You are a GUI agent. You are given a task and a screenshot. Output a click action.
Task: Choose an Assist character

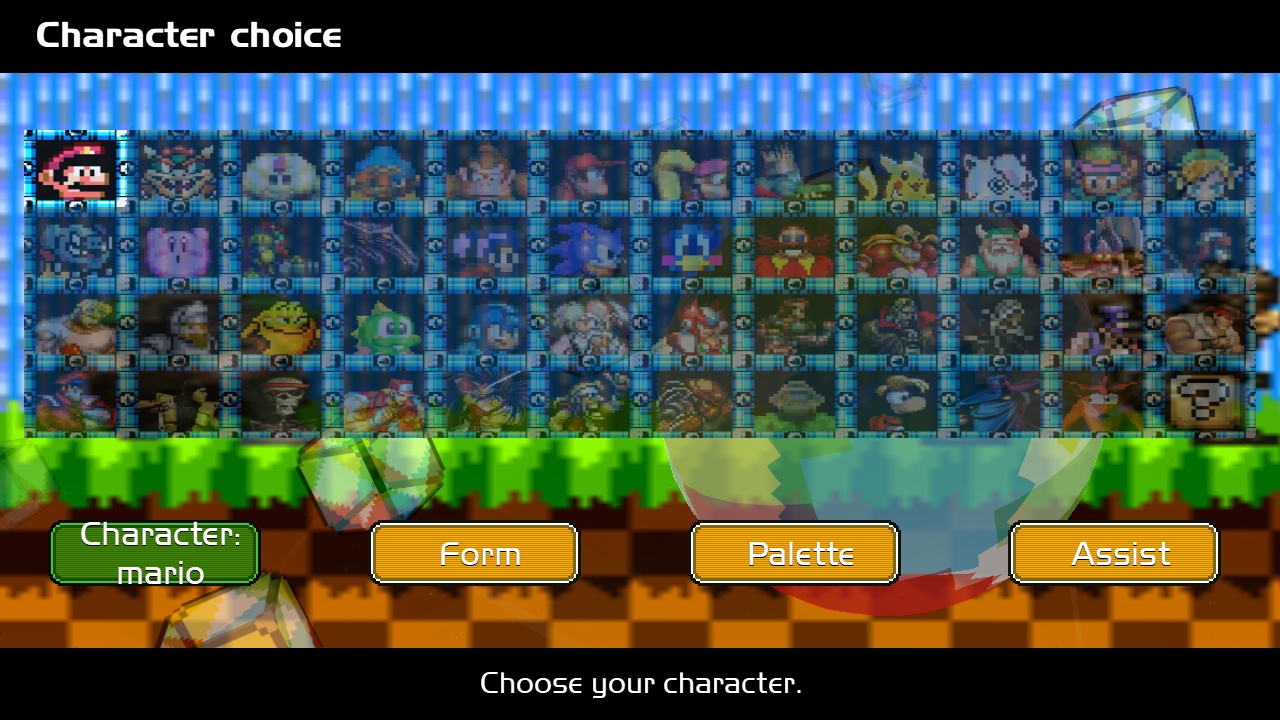tap(1115, 553)
